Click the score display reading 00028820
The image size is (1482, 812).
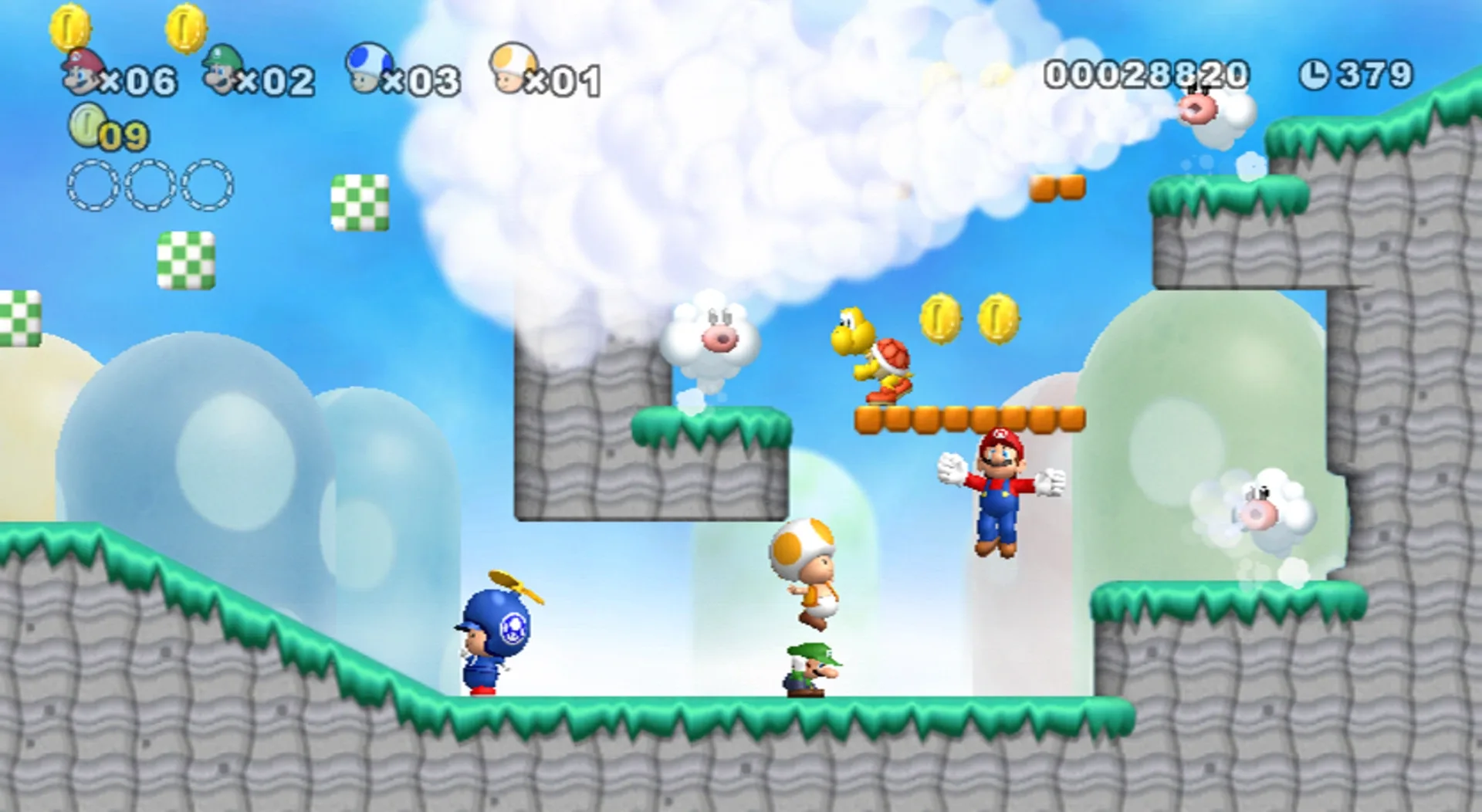pos(1146,72)
